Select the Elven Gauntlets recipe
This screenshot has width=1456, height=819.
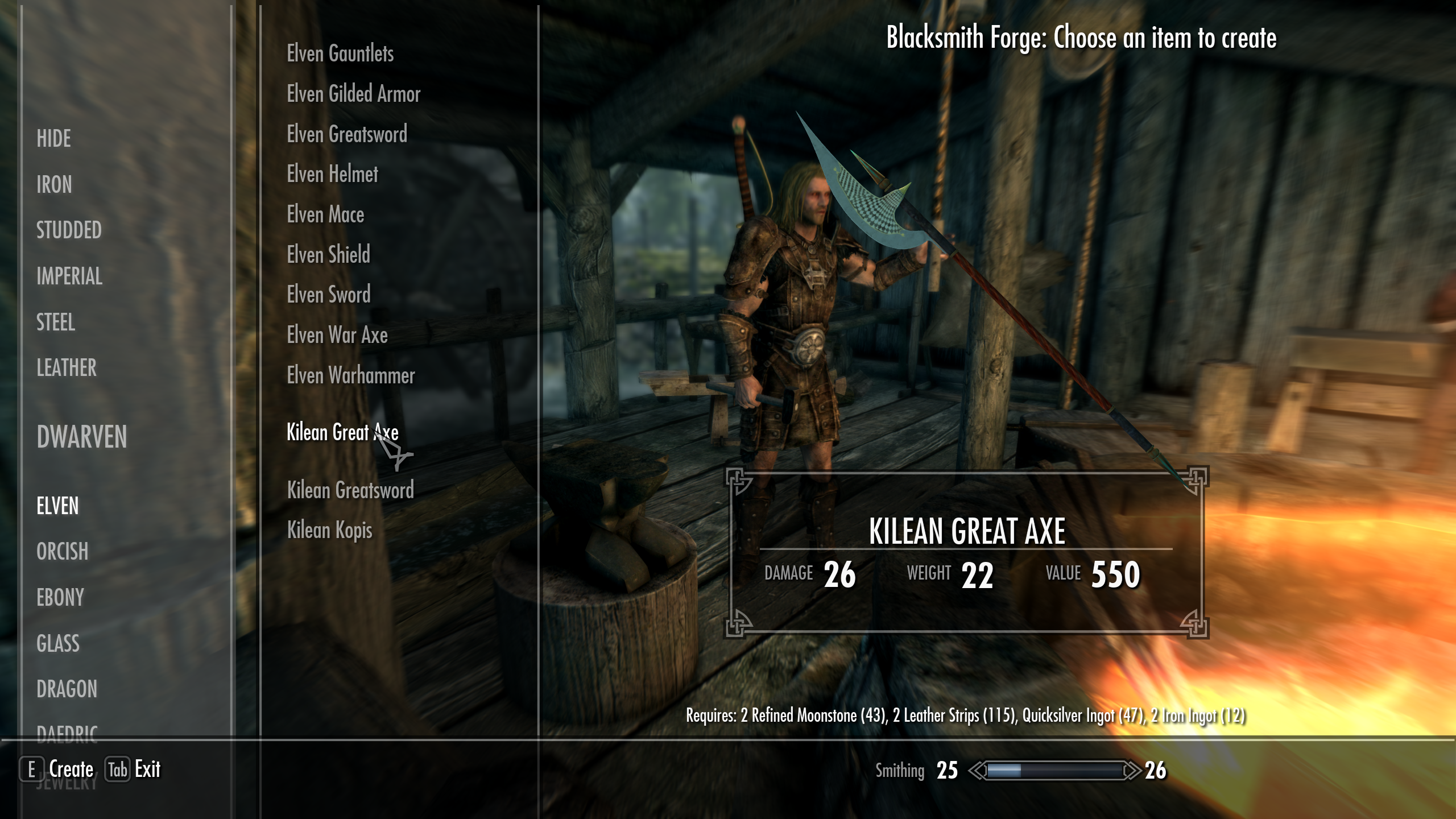pyautogui.click(x=340, y=55)
